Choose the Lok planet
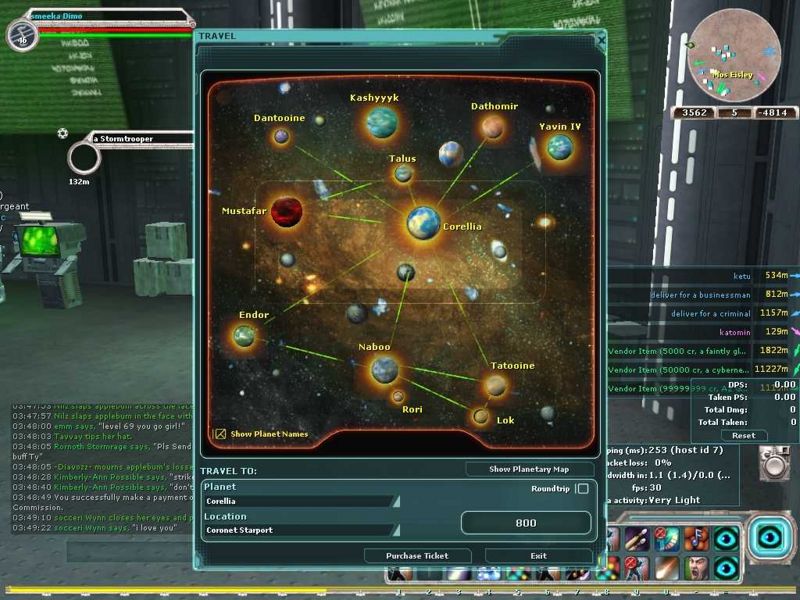The width and height of the screenshot is (800, 600). click(x=481, y=416)
